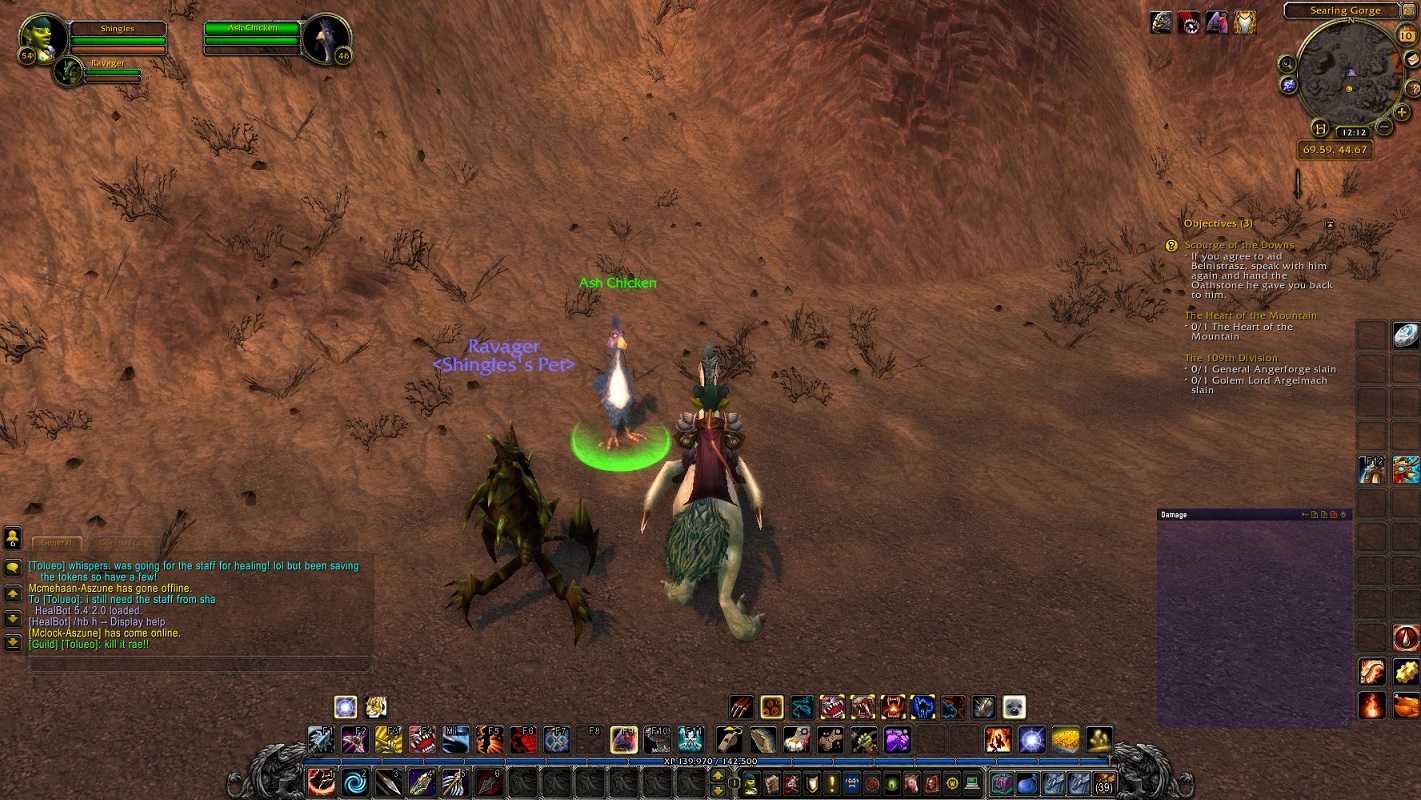Screen dimensions: 1421x800
Task: Open the Scourge of the Downs quest
Action: click(x=1239, y=245)
